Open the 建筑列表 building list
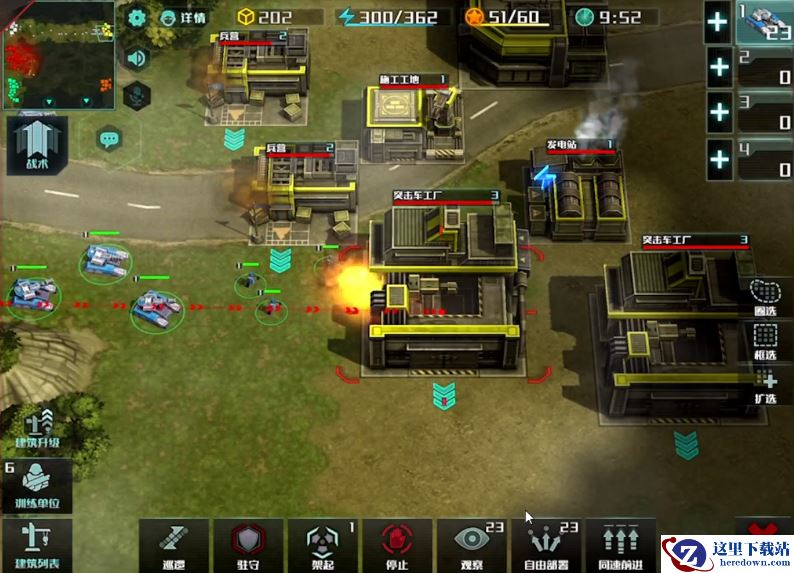The image size is (794, 573). [x=37, y=546]
